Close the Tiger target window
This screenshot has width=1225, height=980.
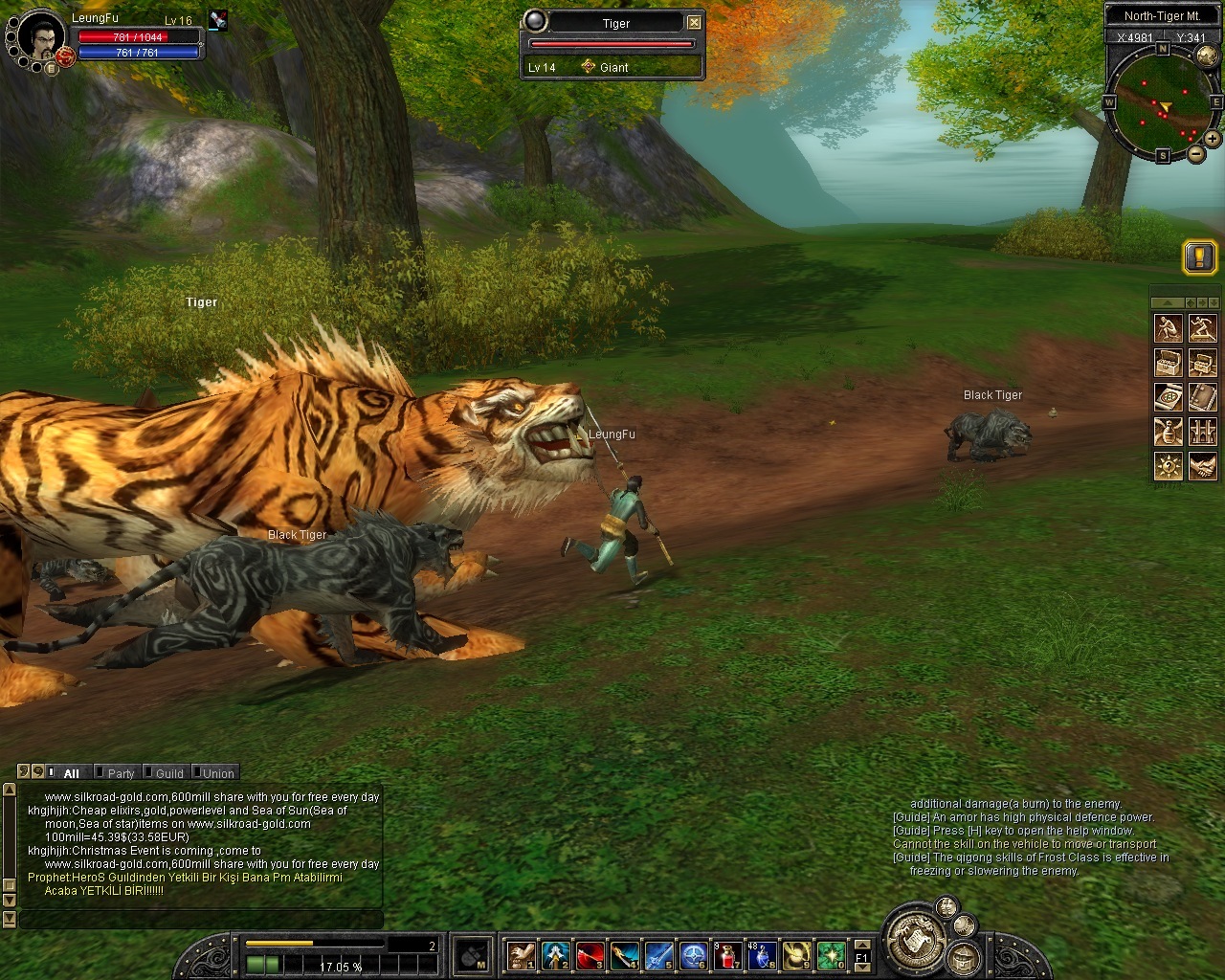(x=695, y=22)
